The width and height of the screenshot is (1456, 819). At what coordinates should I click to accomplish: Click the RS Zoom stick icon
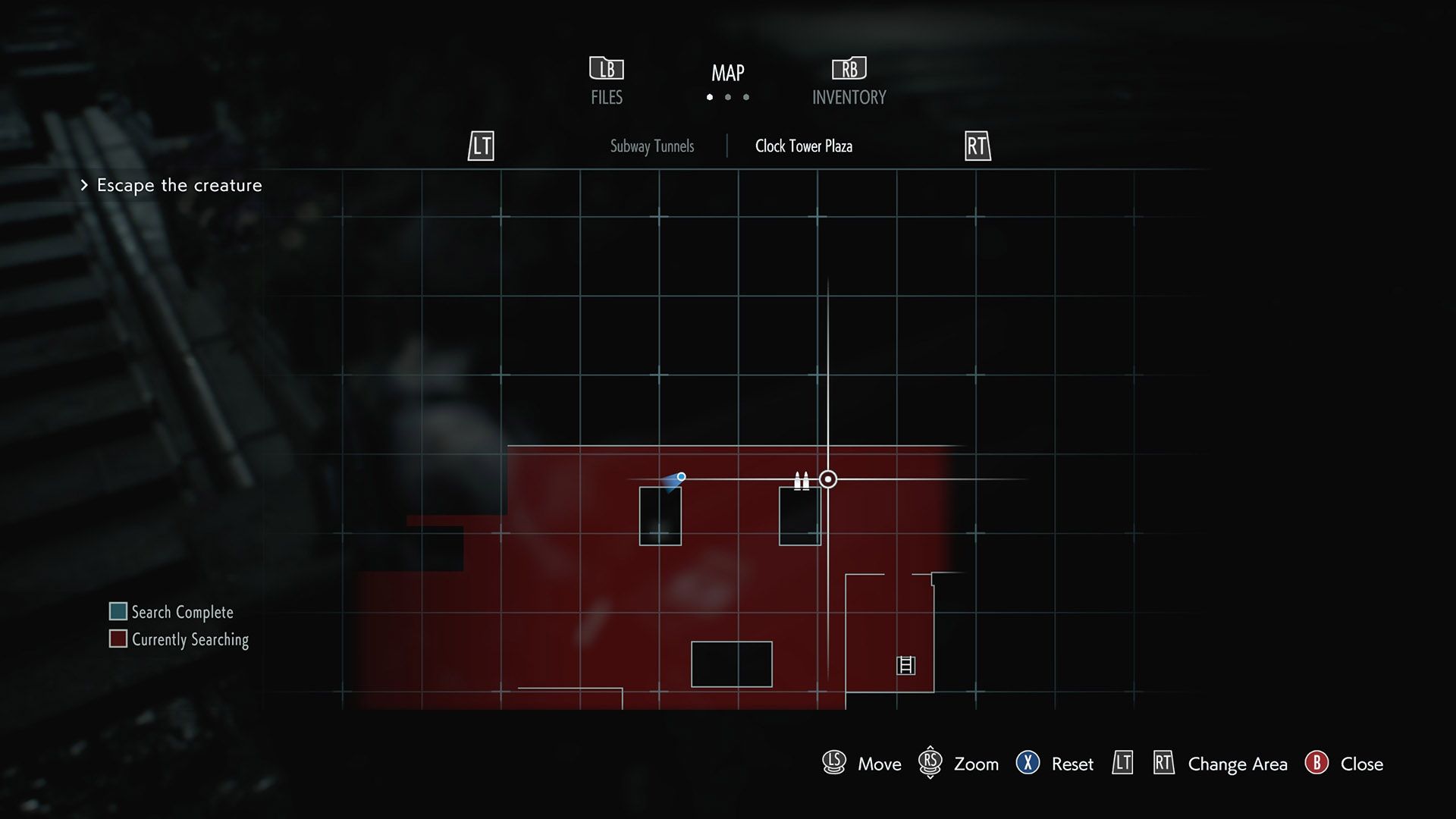[930, 764]
